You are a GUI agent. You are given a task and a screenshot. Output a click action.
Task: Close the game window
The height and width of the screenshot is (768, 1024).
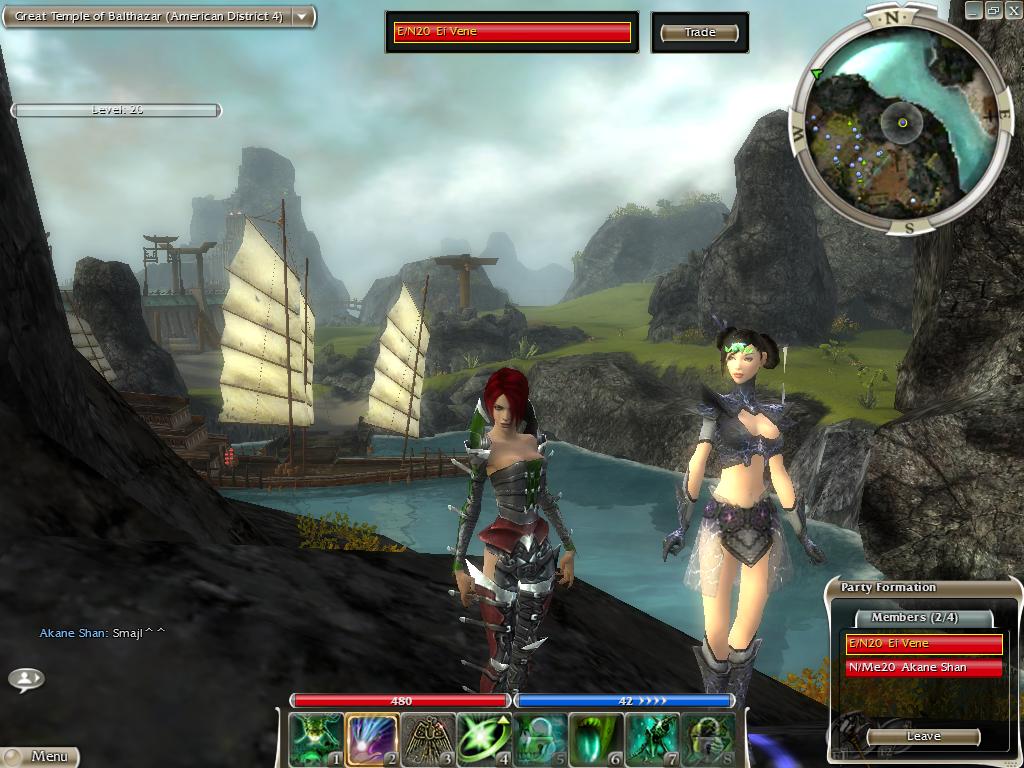click(1012, 9)
